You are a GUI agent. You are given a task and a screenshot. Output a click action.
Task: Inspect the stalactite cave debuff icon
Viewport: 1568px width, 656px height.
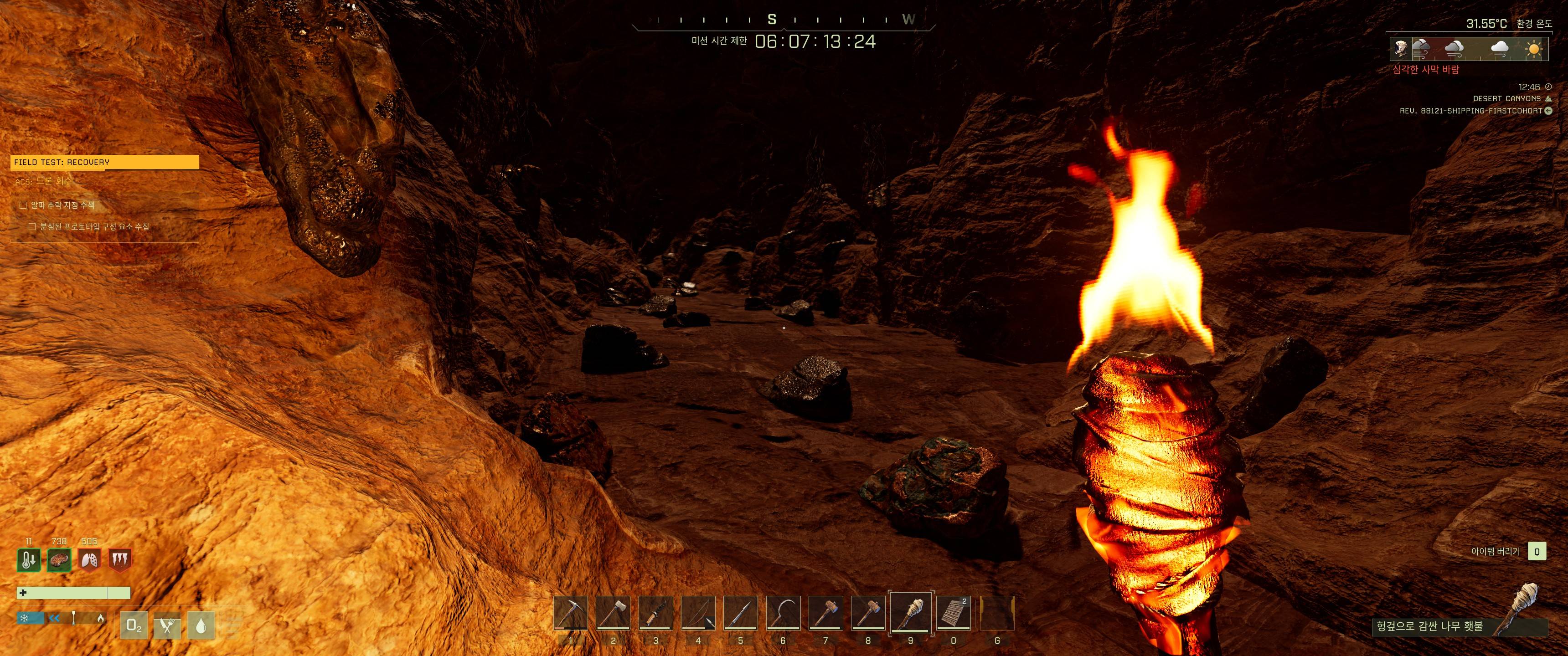pos(119,560)
